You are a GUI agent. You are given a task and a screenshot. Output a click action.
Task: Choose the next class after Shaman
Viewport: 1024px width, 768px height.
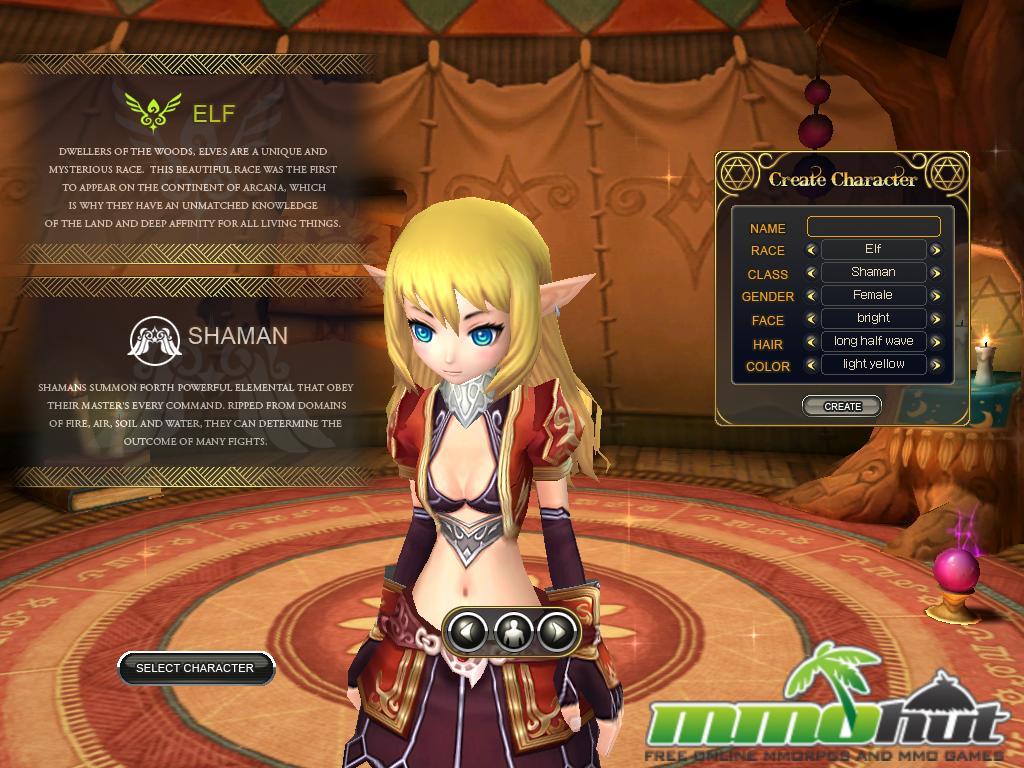(936, 273)
